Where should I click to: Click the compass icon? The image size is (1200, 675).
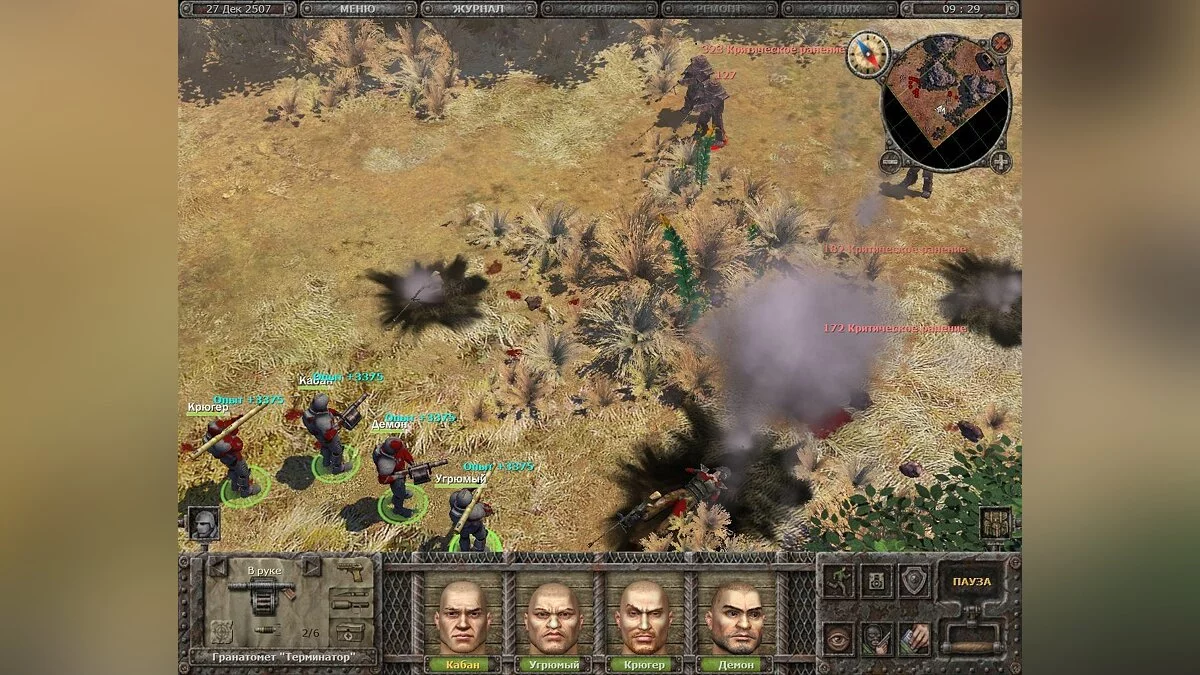pos(866,54)
